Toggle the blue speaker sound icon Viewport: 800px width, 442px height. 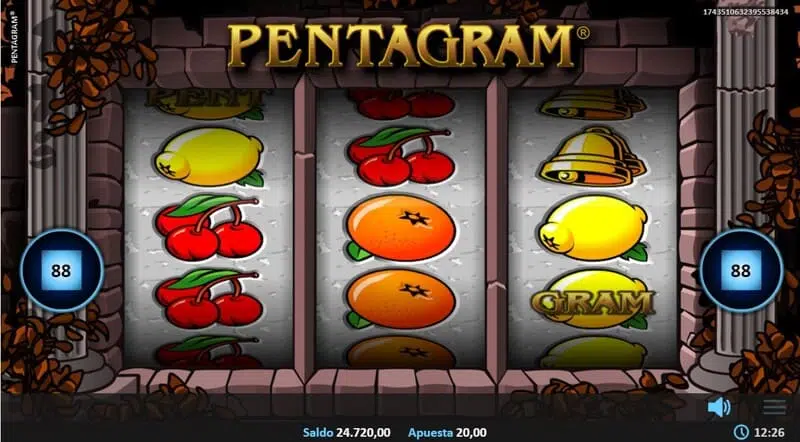[x=718, y=407]
